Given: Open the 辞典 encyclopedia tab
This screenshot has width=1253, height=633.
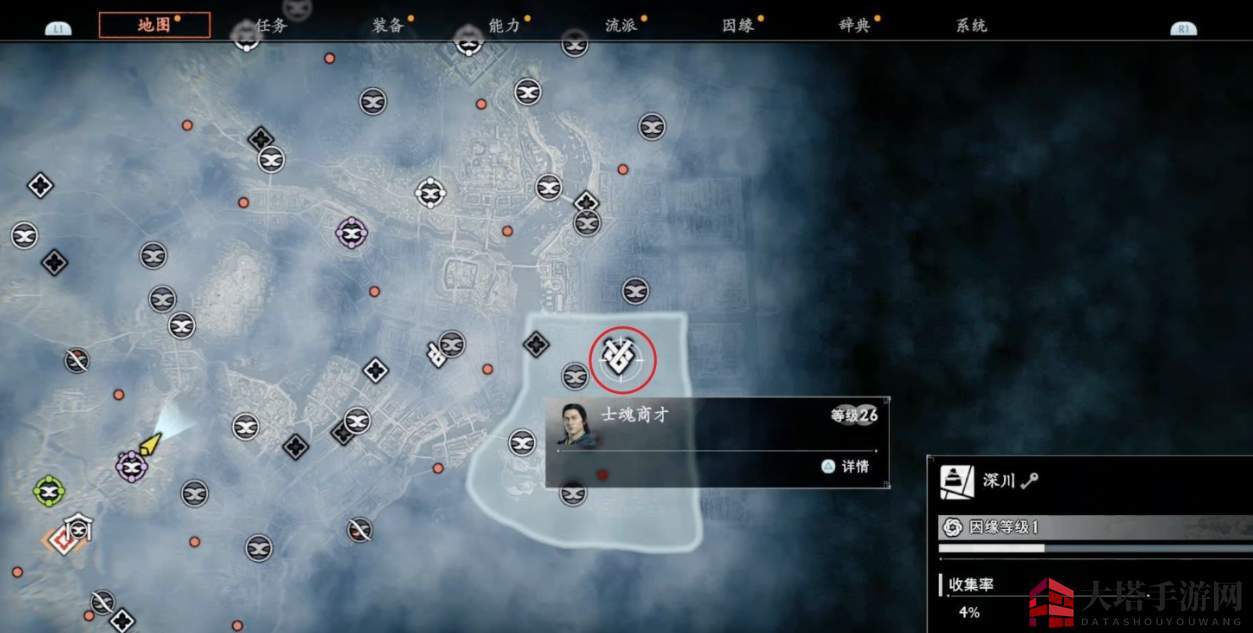Looking at the screenshot, I should coord(855,26).
